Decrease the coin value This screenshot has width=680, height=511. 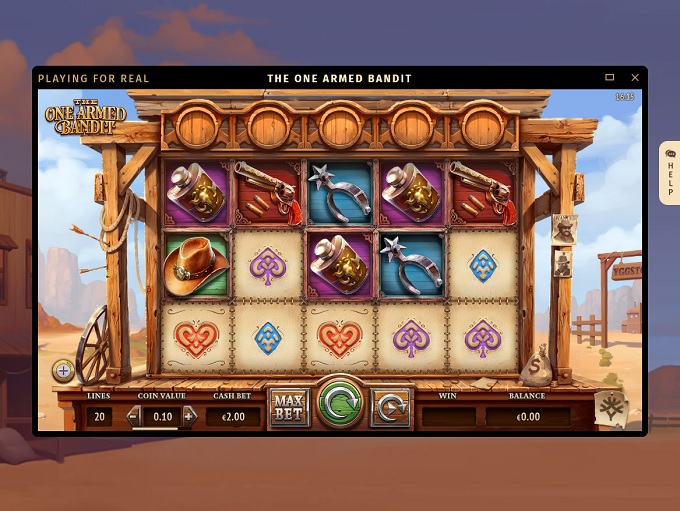(133, 416)
